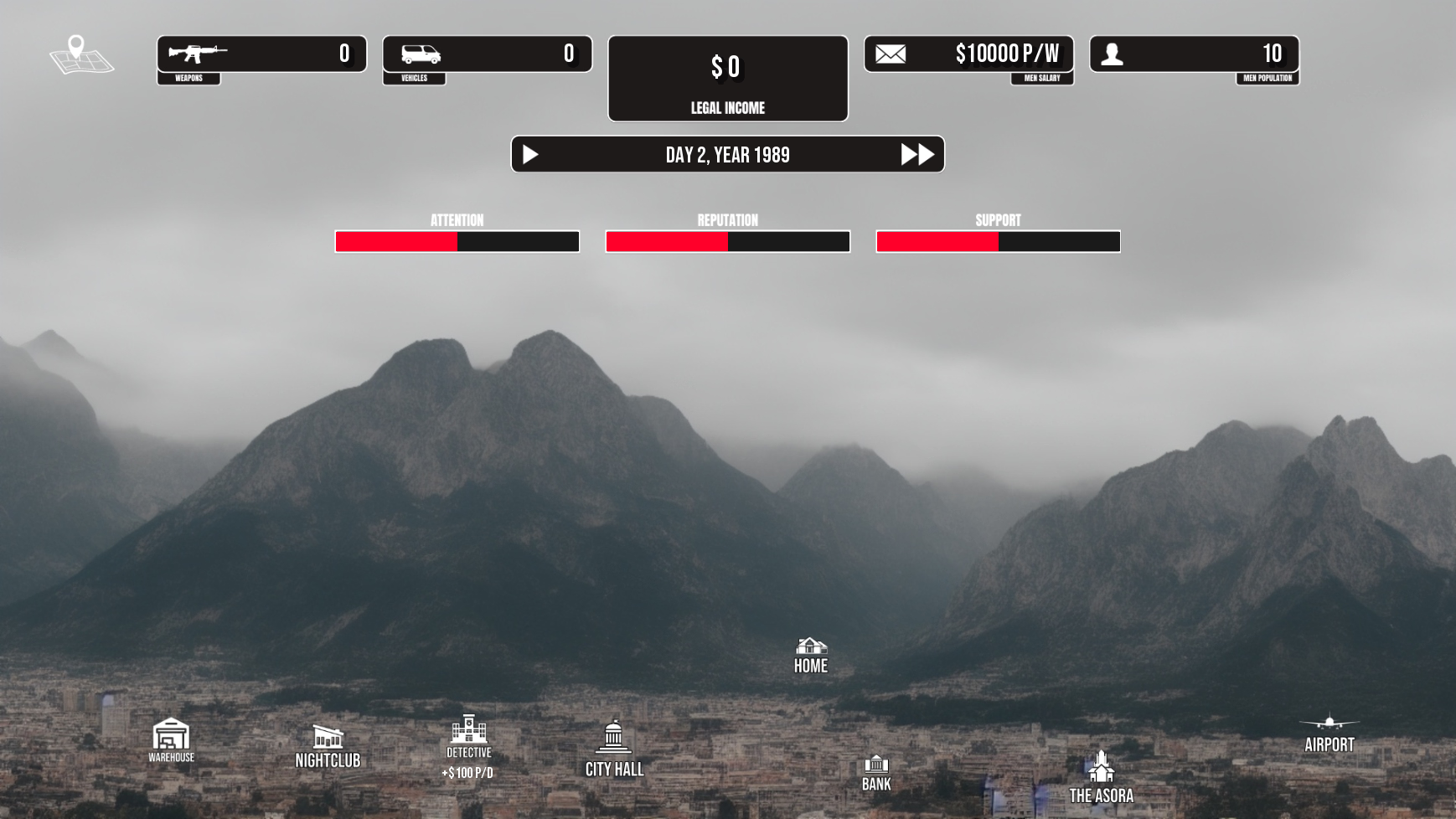This screenshot has height=819, width=1456.
Task: Visit the Bank
Action: pos(876,771)
